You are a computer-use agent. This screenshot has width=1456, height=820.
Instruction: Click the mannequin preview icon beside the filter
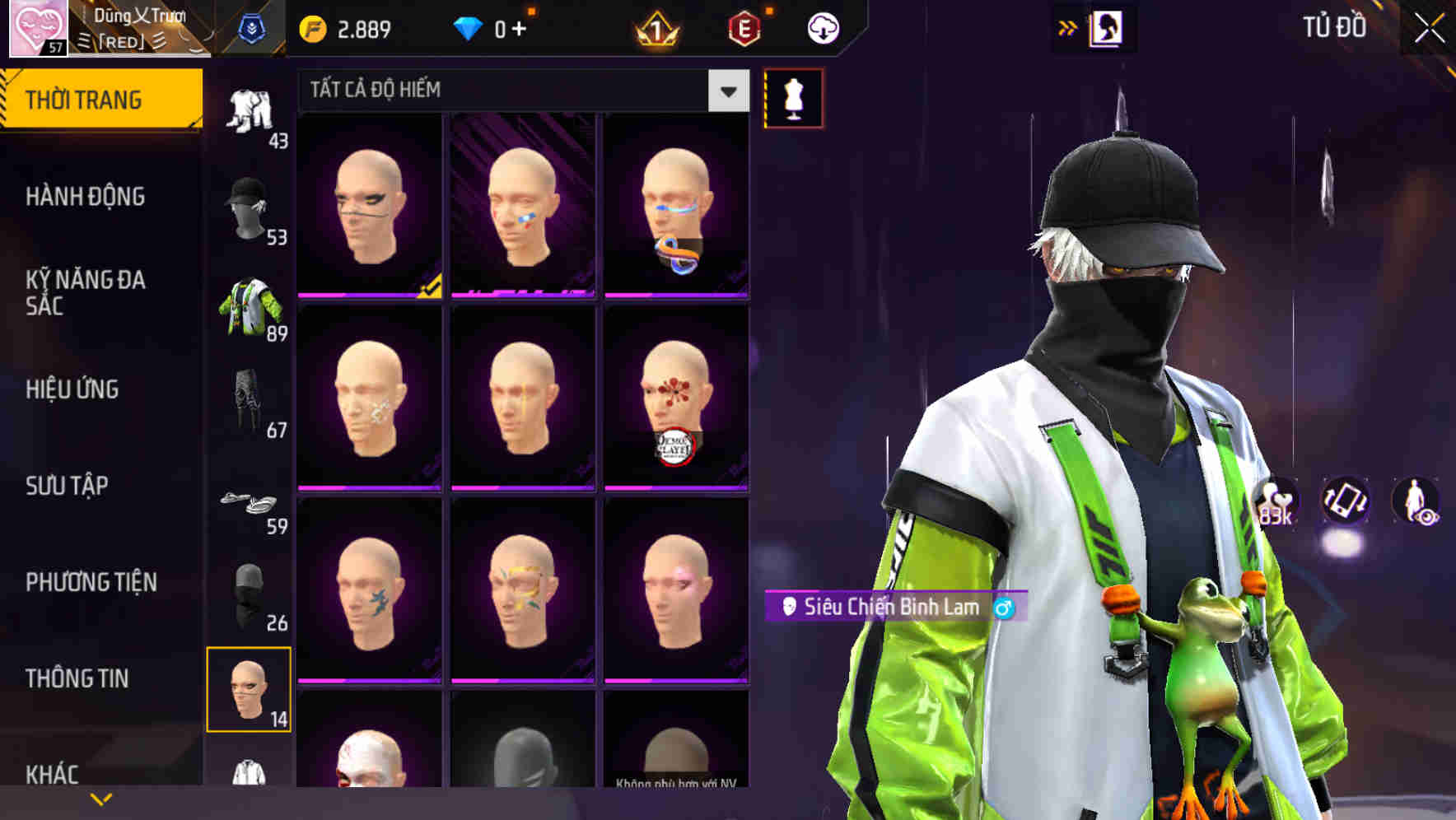click(x=793, y=98)
